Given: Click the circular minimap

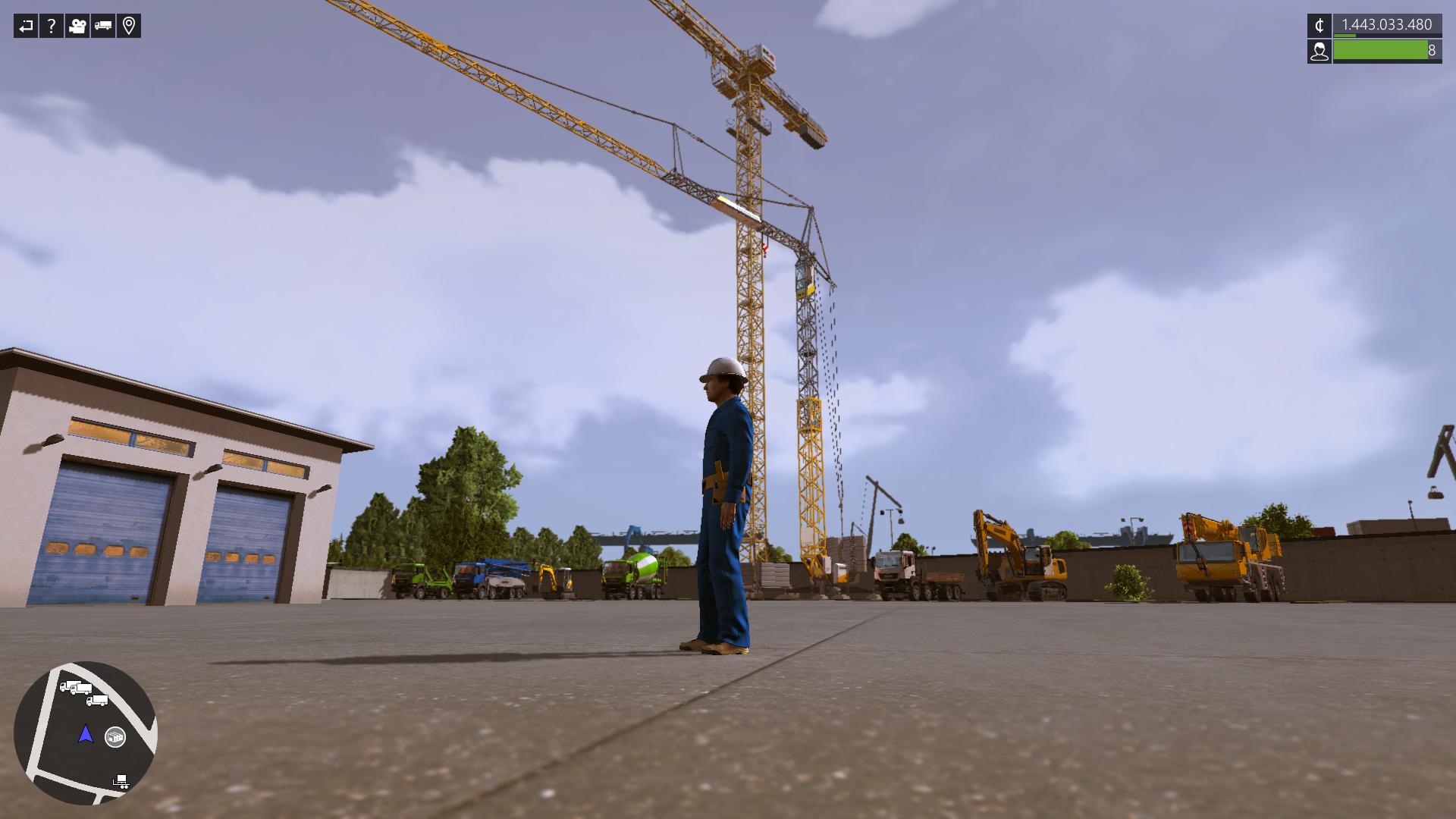Looking at the screenshot, I should pyautogui.click(x=85, y=733).
